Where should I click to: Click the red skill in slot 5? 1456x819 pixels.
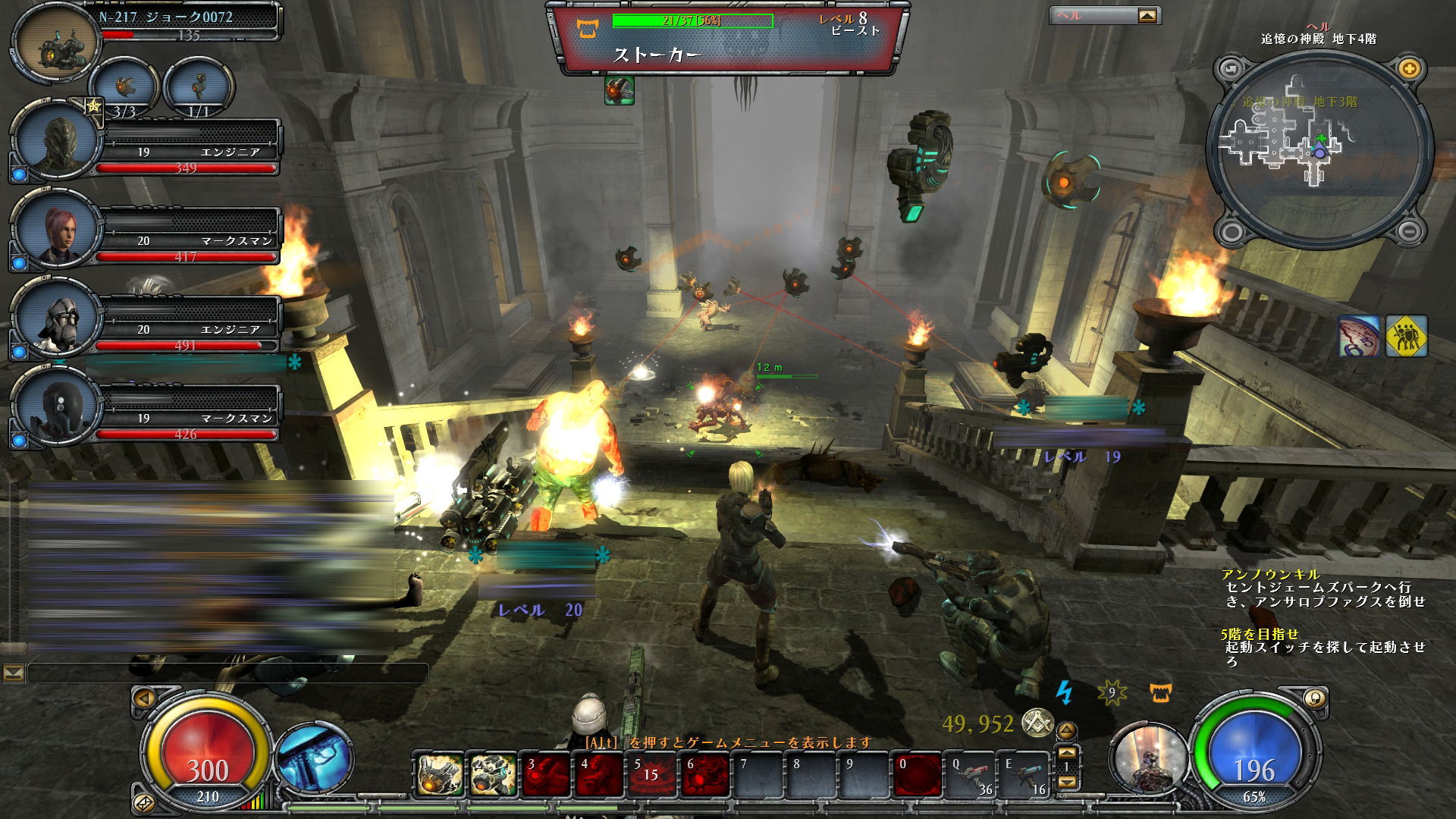pyautogui.click(x=652, y=775)
